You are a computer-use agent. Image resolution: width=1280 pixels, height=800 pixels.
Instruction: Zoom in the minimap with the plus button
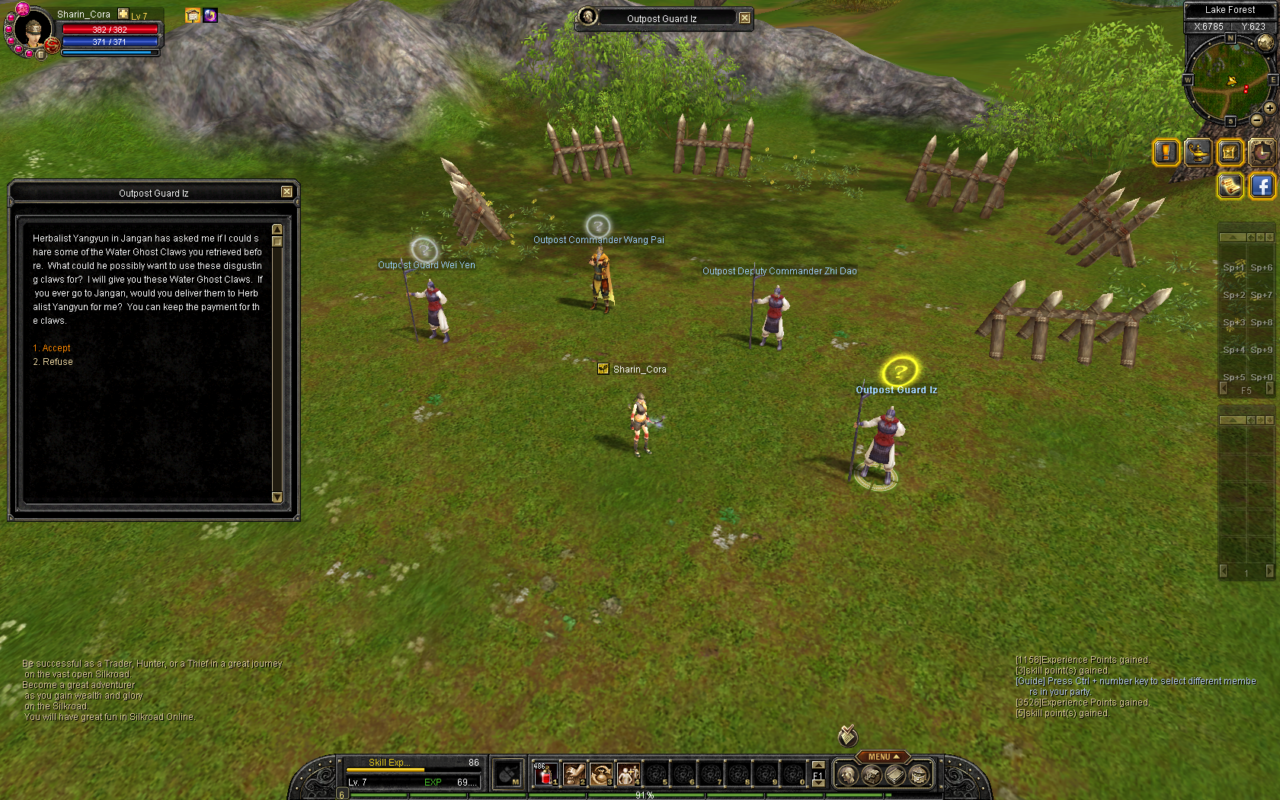(x=1269, y=108)
